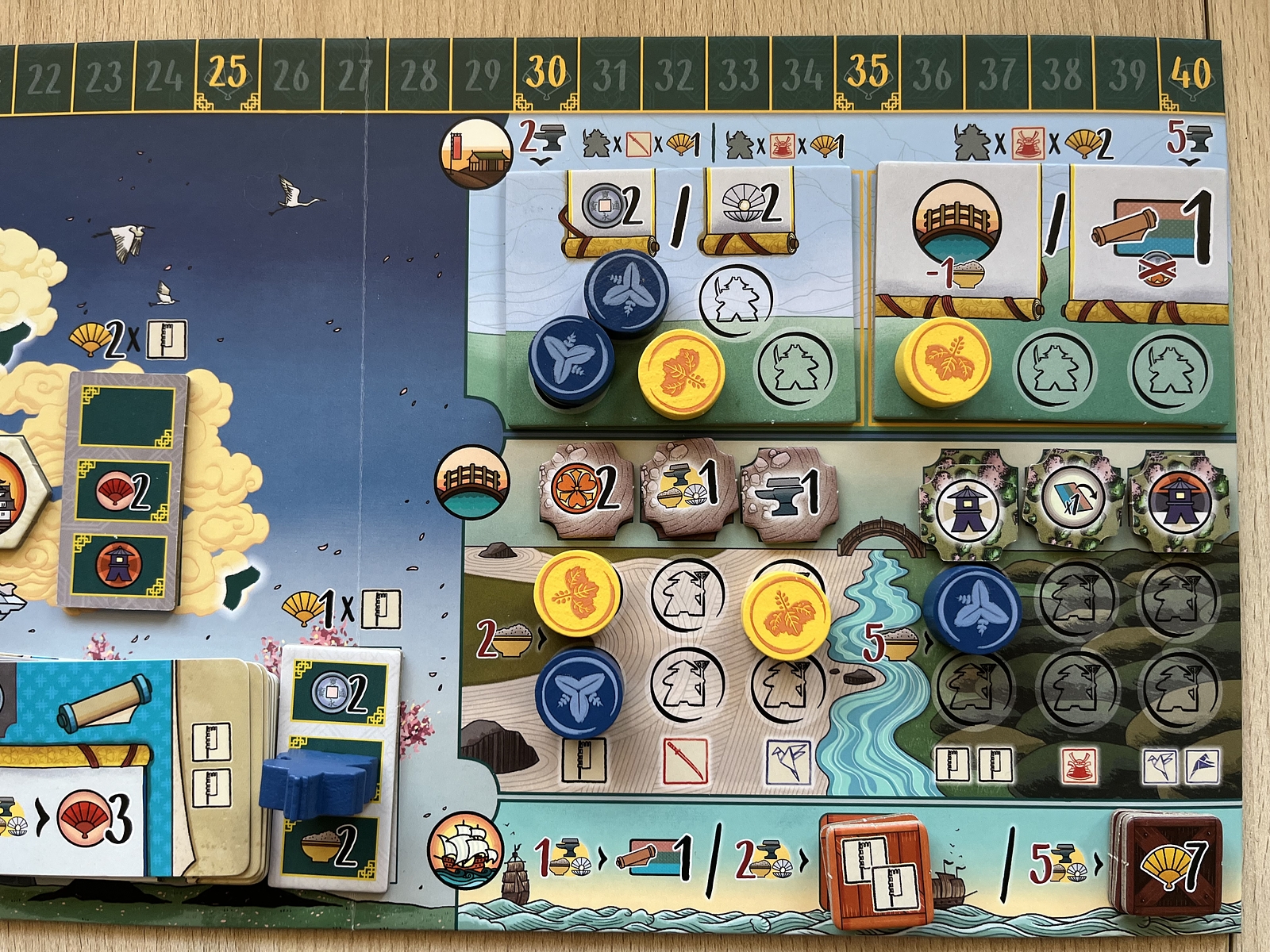Select the stone tile showing only an anvil
Viewport: 1270px width, 952px height.
coord(789,486)
